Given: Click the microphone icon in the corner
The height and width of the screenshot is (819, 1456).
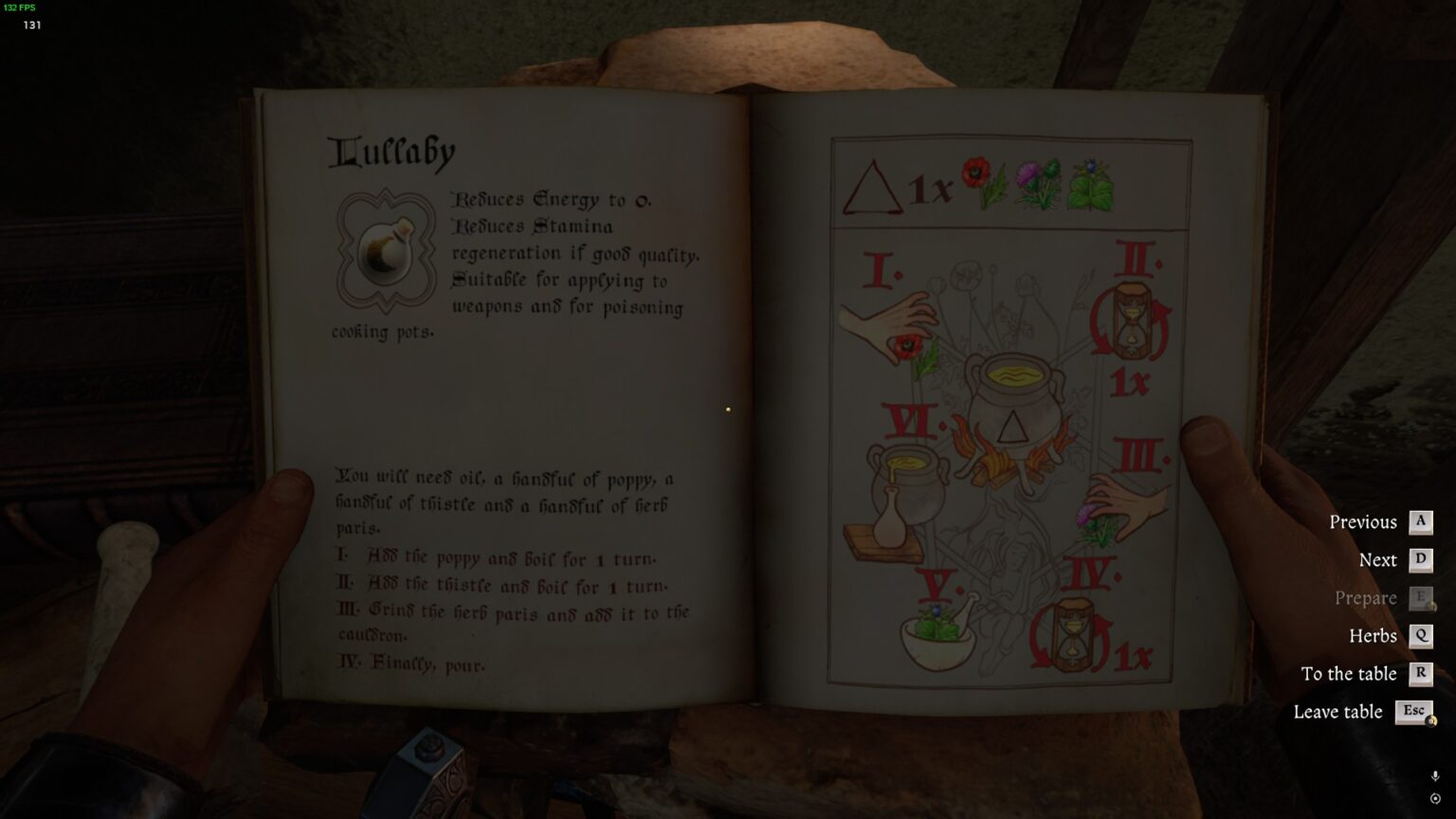Looking at the screenshot, I should (x=1434, y=774).
